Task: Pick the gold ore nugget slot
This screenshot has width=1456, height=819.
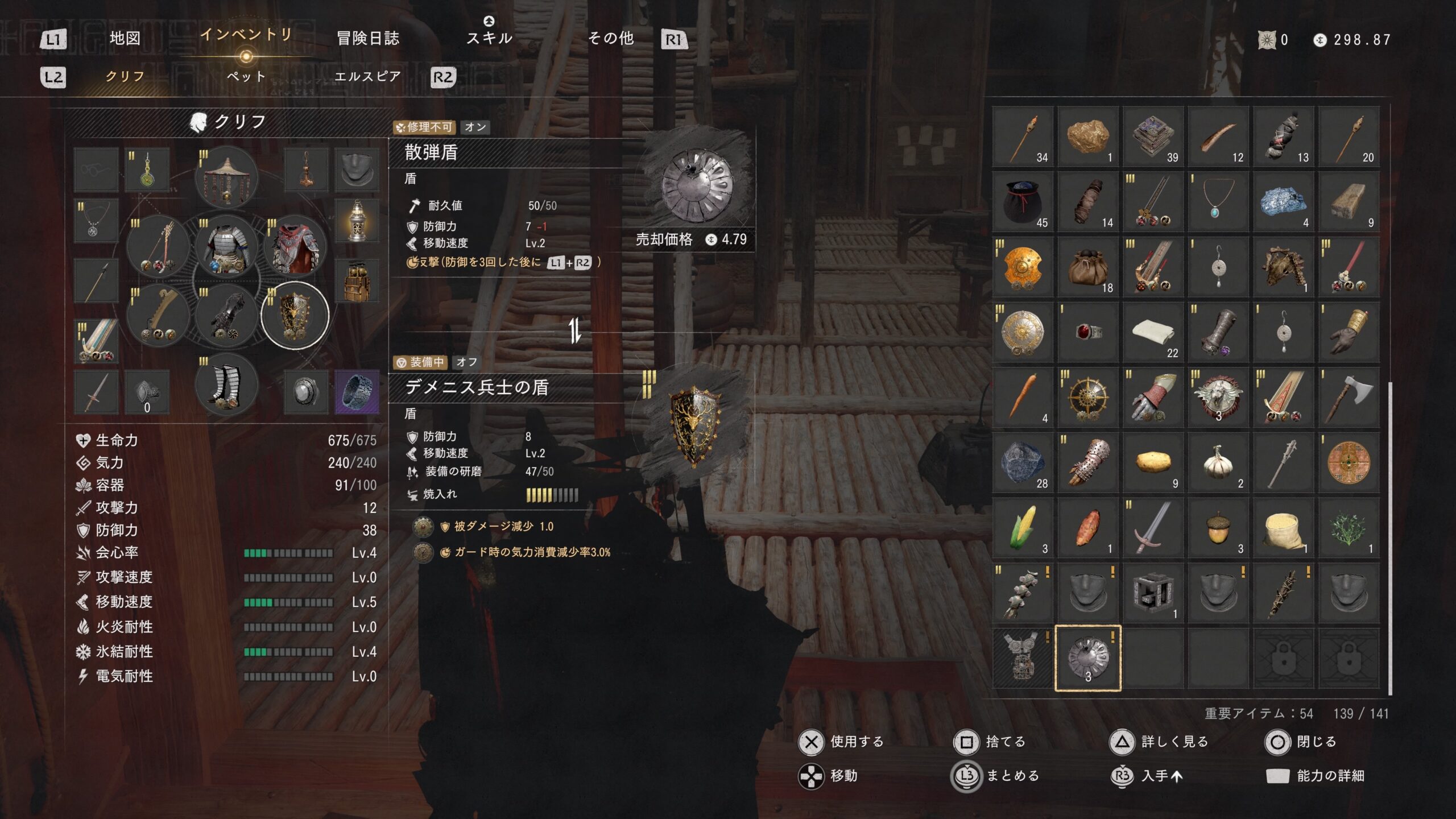Action: [x=1087, y=136]
